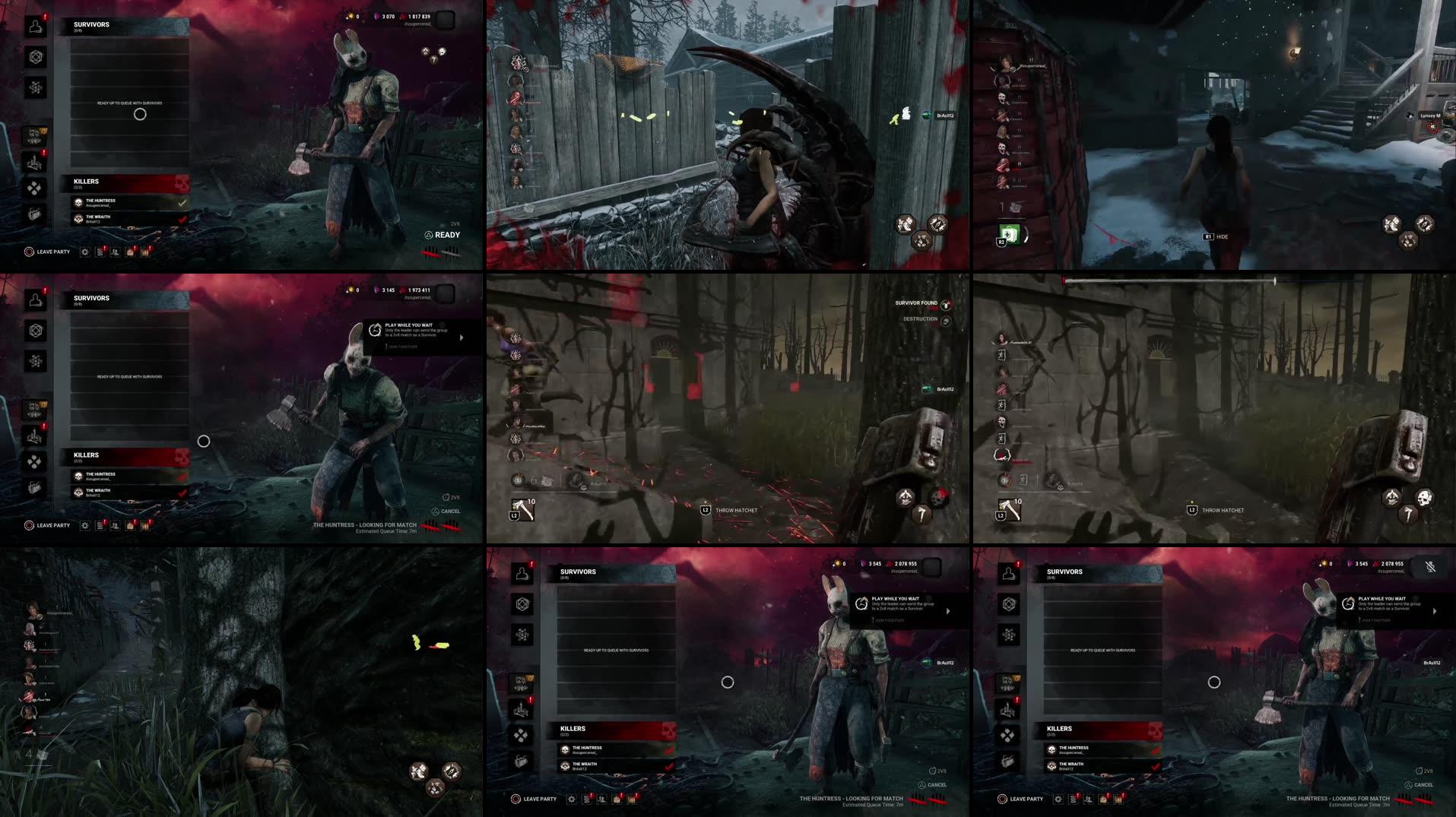1456x817 pixels.
Task: Toggle the muted notification icon top-right corner
Action: point(1429,566)
